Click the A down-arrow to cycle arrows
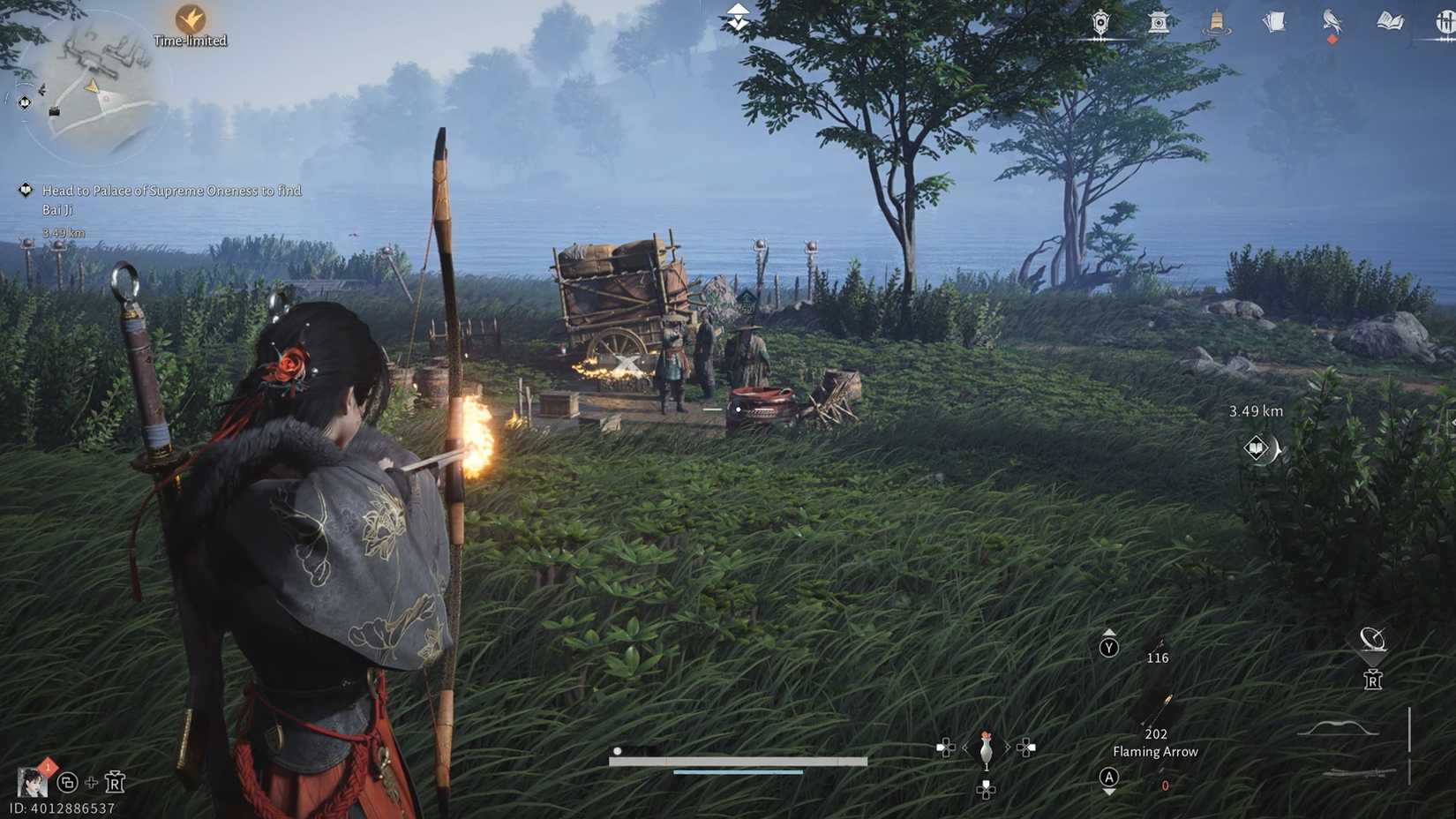 1108,780
